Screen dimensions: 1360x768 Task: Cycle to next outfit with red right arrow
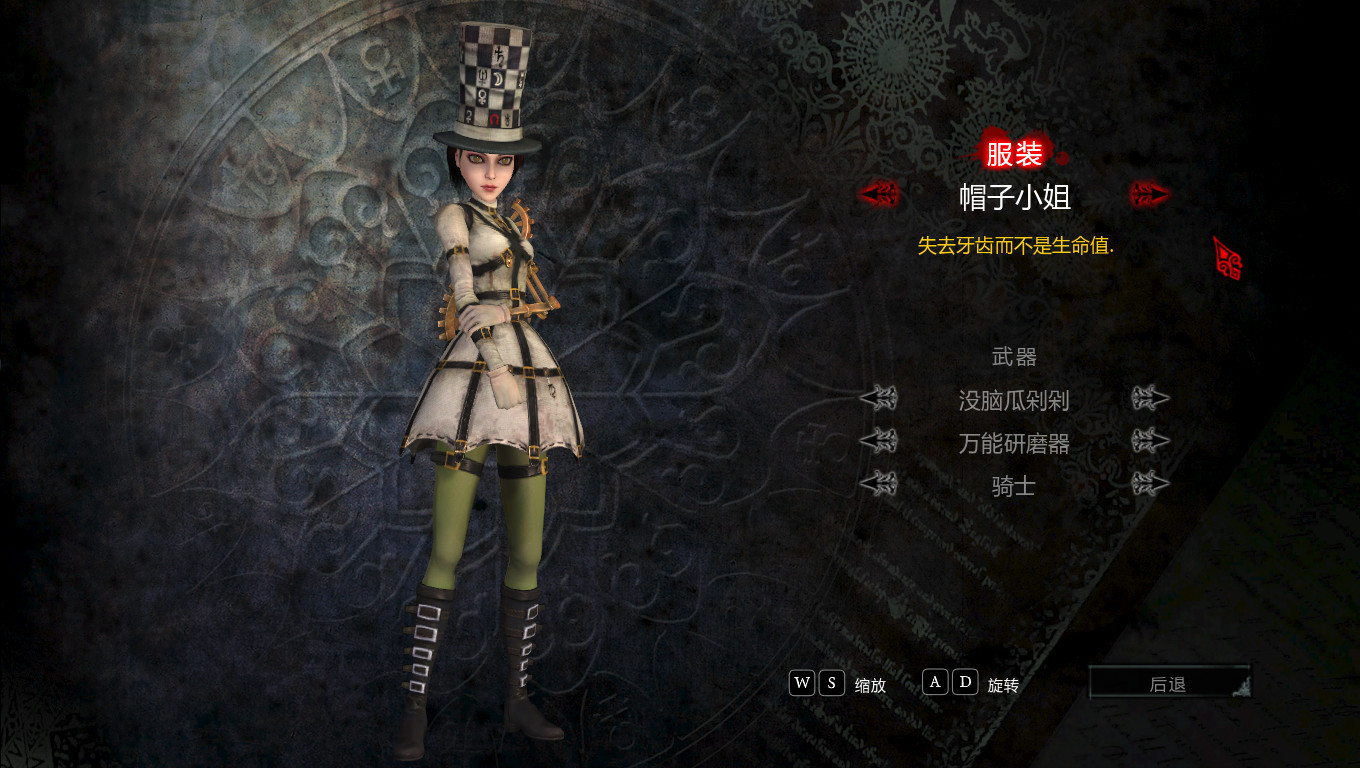(1149, 194)
